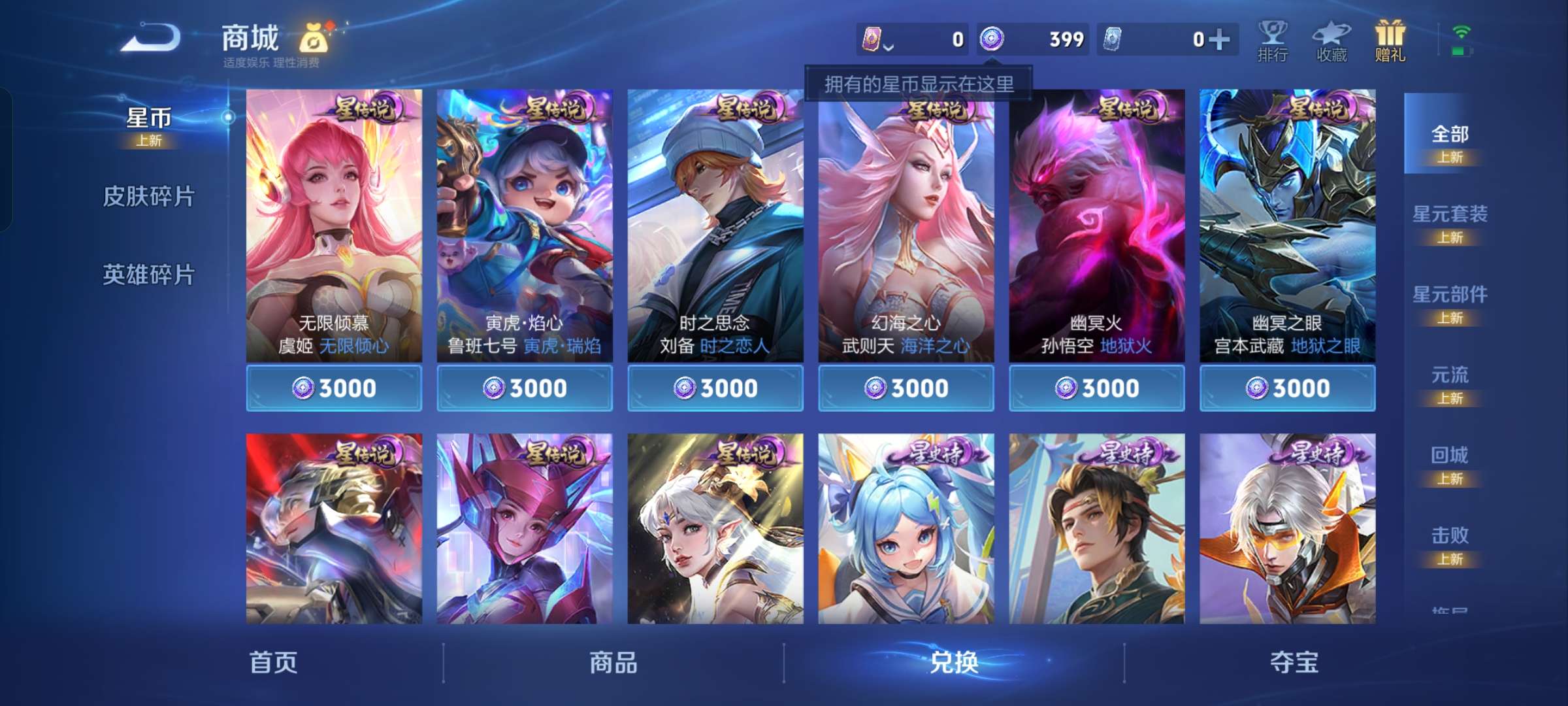This screenshot has height=706, width=1568.
Task: Buy 幽冥火 for 3000 star coins
Action: coord(1096,388)
